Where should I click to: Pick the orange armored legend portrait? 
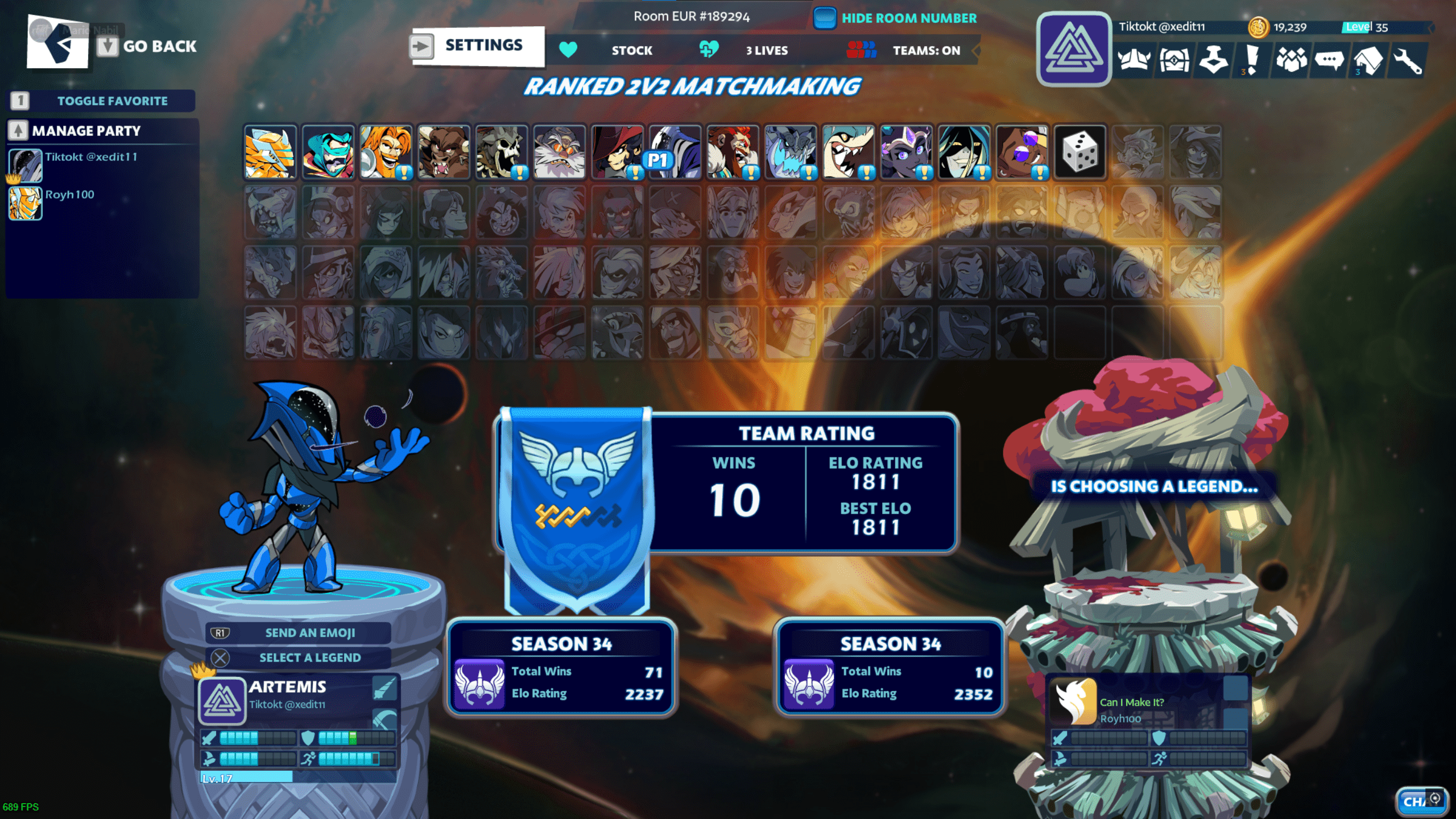(270, 152)
